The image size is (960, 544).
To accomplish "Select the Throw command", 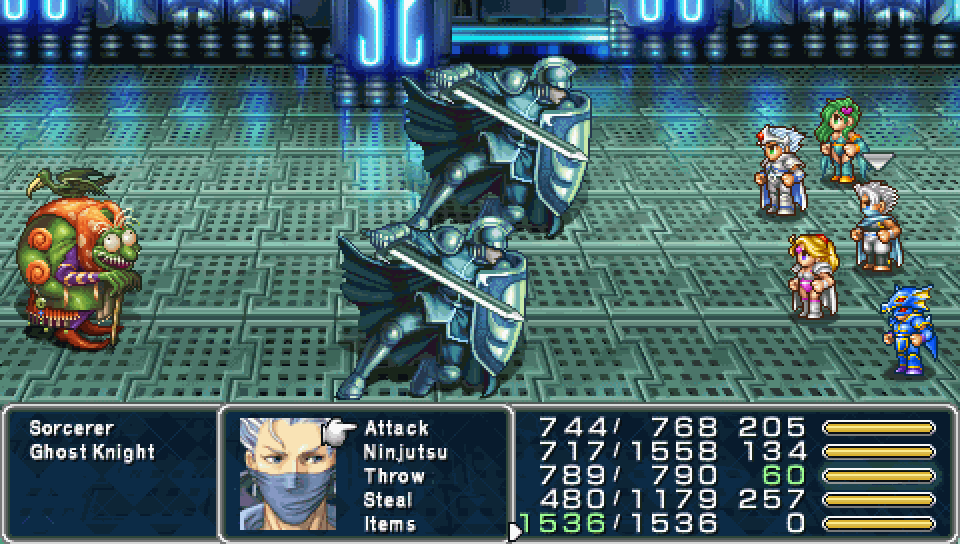I will (x=393, y=476).
